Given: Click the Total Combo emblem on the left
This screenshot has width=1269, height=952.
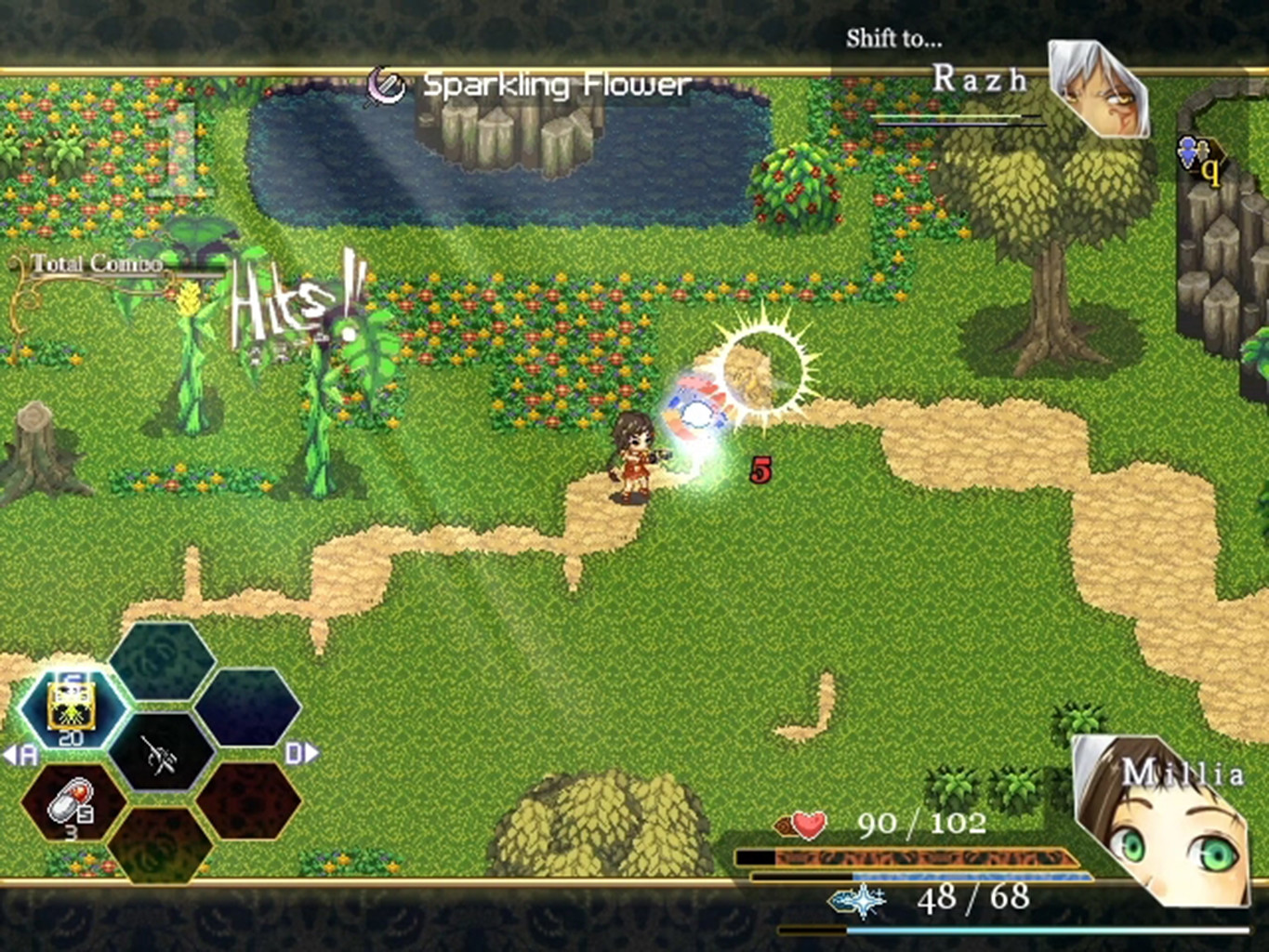Looking at the screenshot, I should [98, 263].
